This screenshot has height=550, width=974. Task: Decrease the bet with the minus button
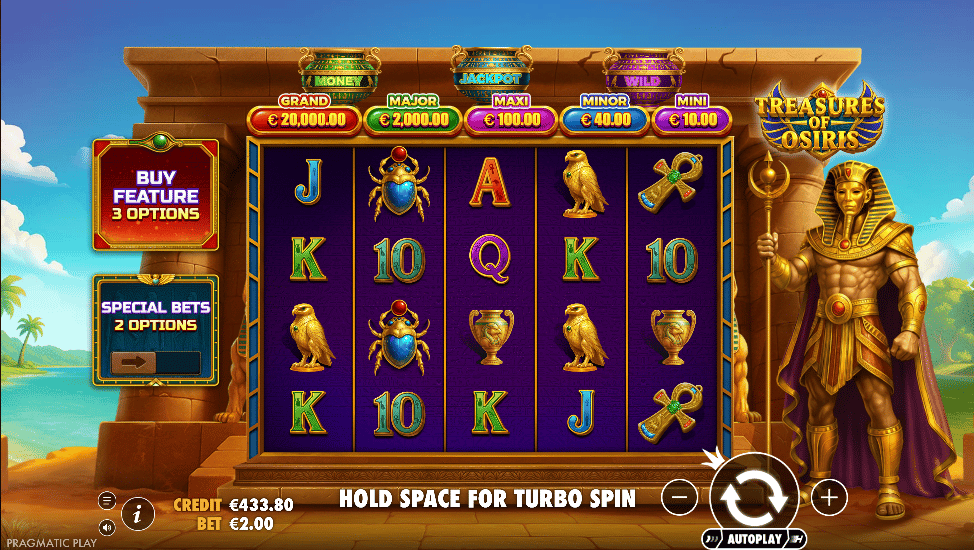click(679, 496)
